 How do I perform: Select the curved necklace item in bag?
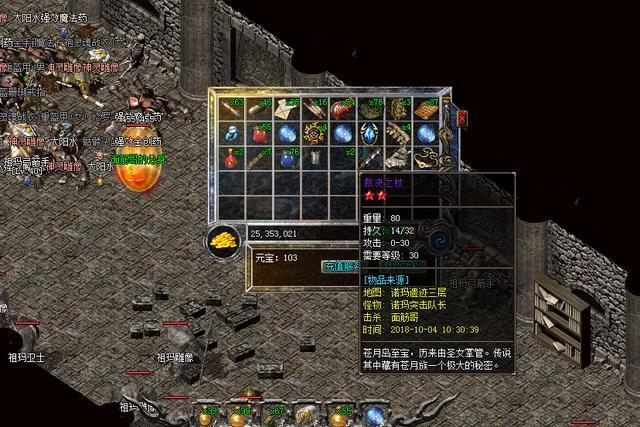[424, 159]
